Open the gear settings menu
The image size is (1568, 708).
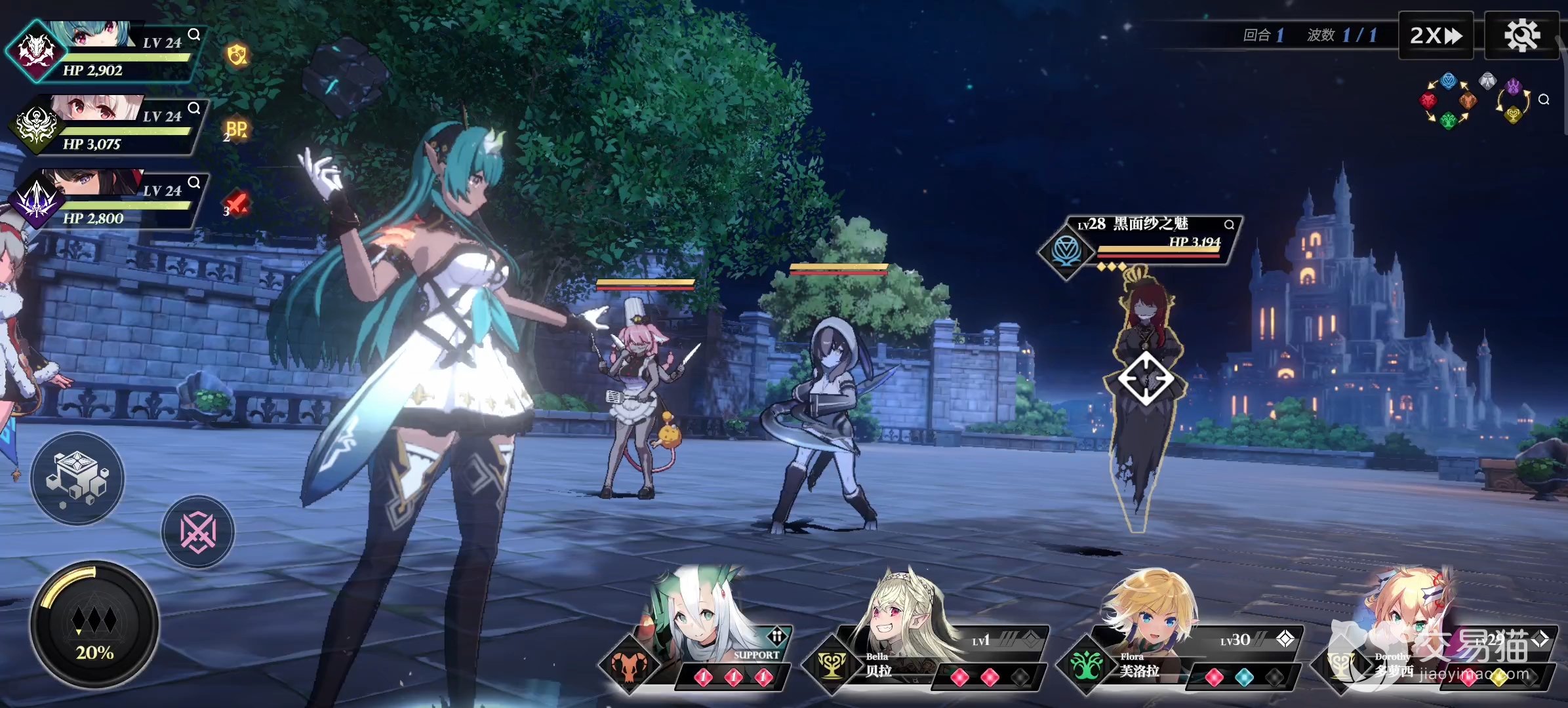tap(1521, 35)
